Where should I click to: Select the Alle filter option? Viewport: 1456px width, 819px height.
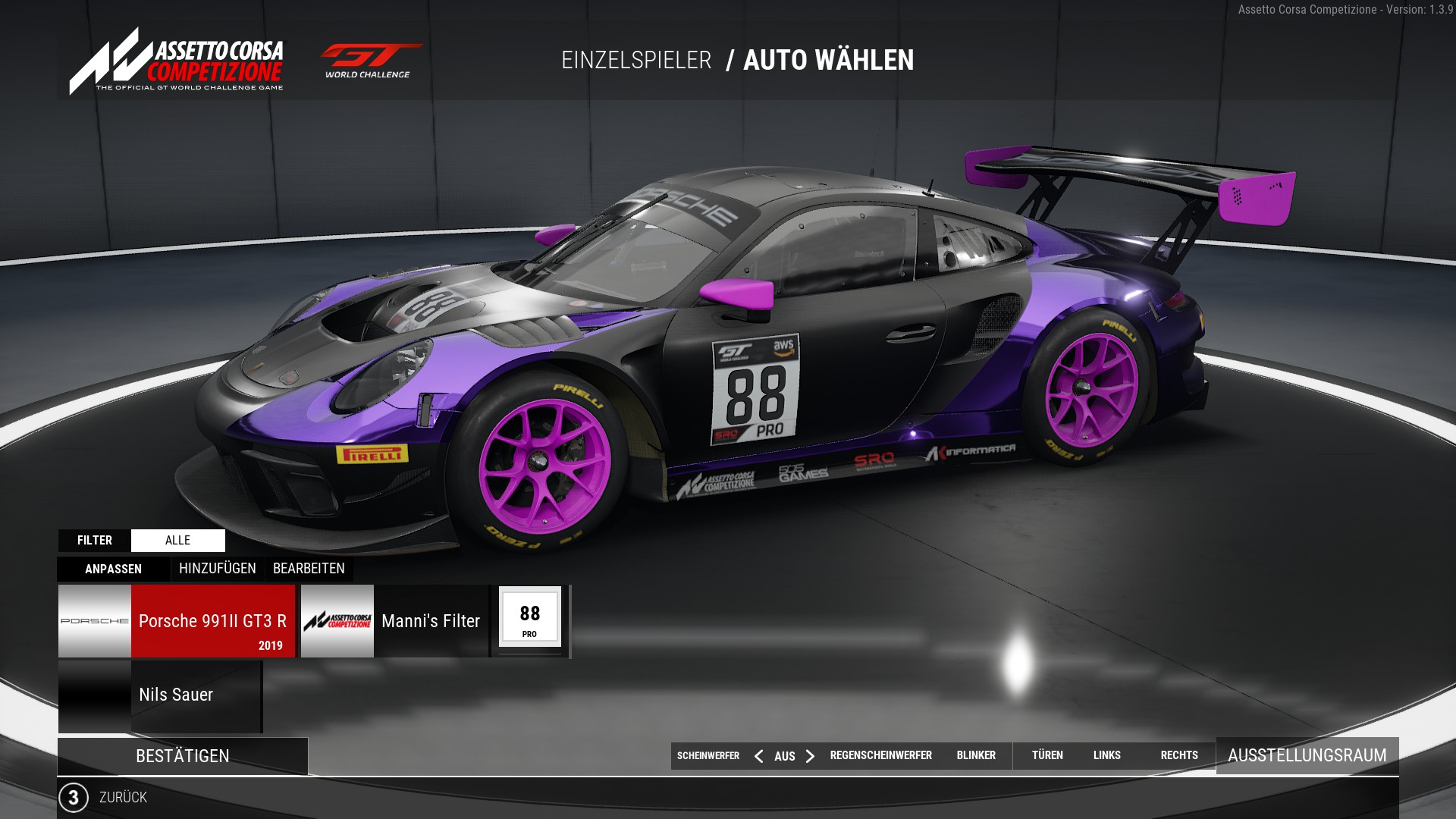point(177,540)
